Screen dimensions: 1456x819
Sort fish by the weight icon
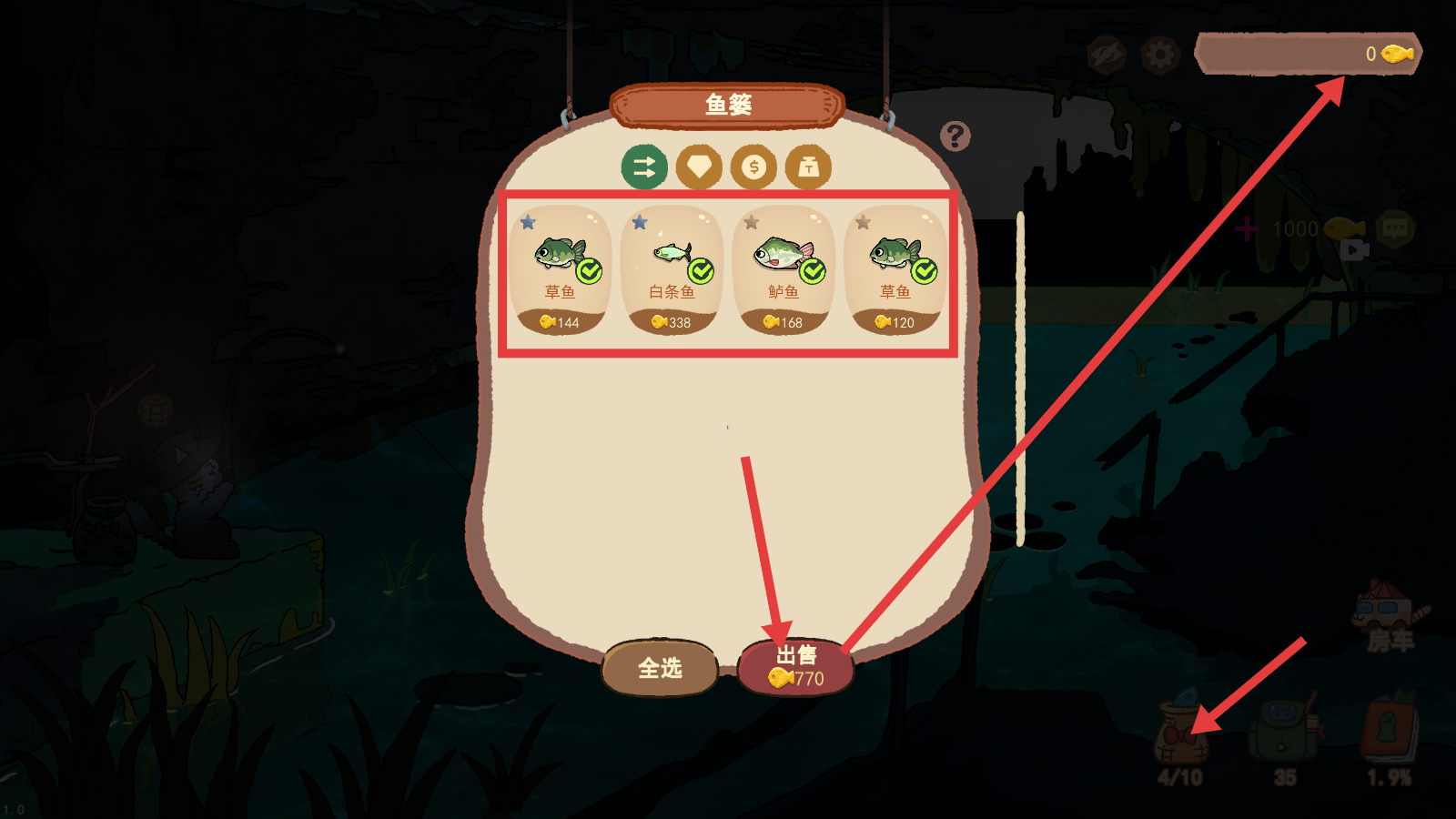[808, 167]
